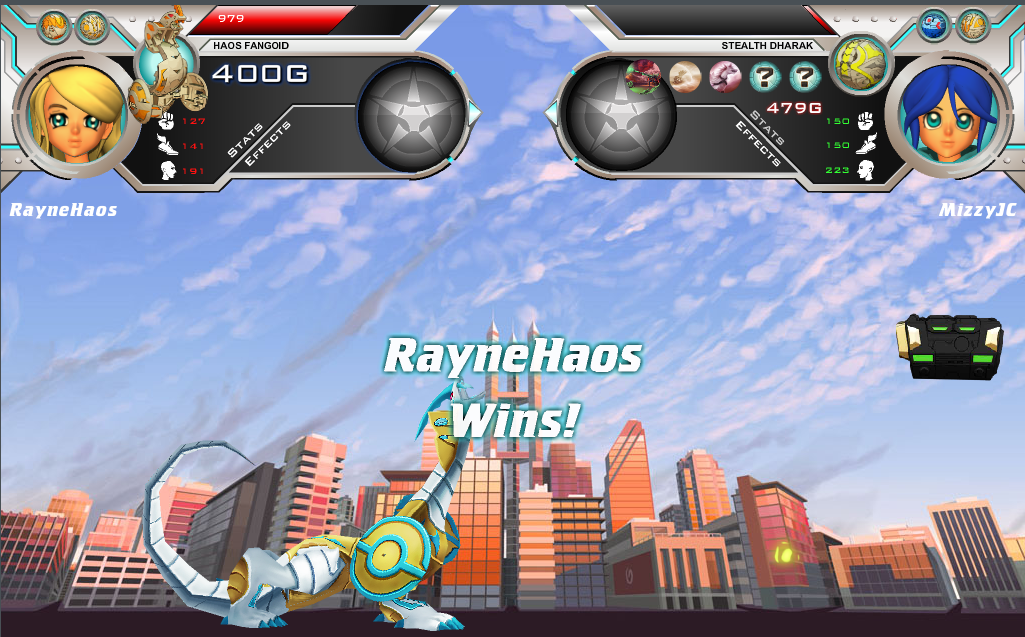The height and width of the screenshot is (637, 1025).
Task: Click the arrow beside RayneHaos's star dial
Action: pos(475,114)
